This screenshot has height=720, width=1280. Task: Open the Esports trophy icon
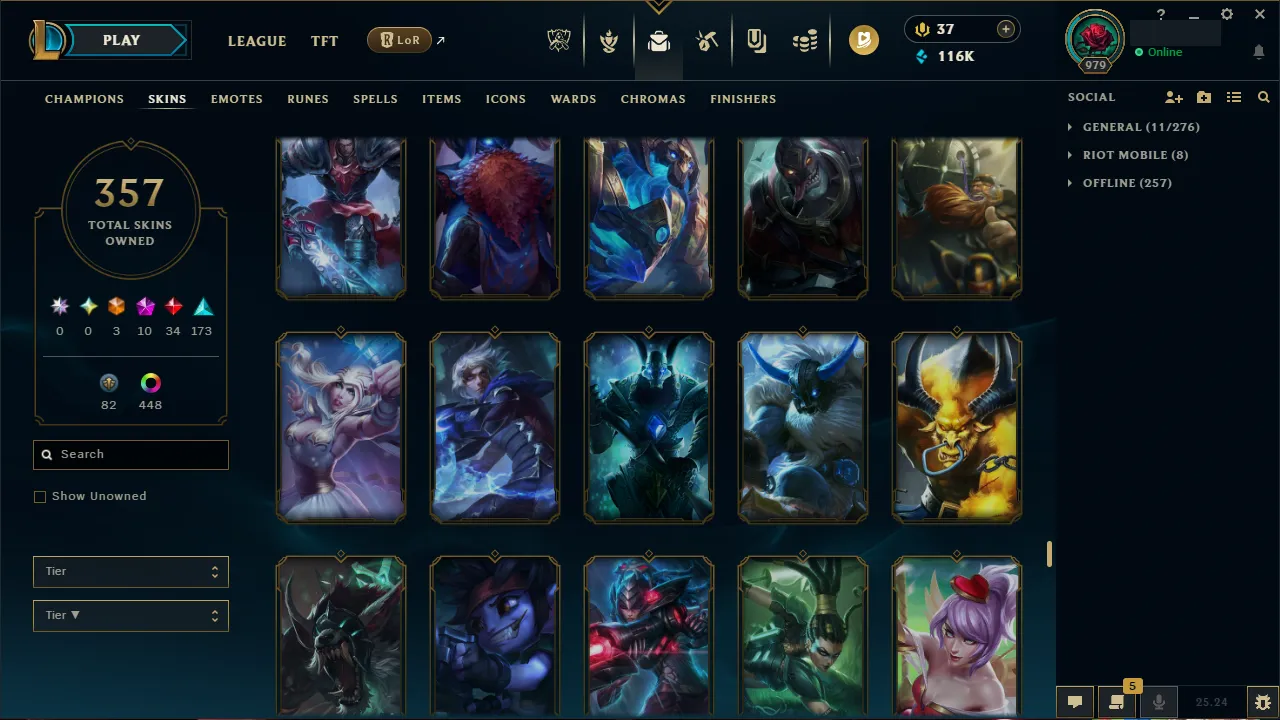click(559, 40)
